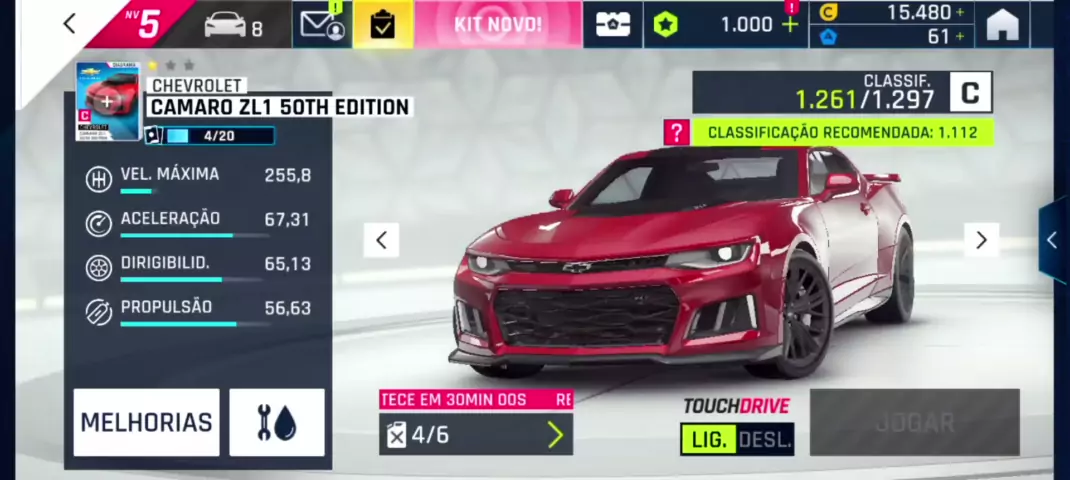Expand the side panel on right edge

(x=1052, y=239)
